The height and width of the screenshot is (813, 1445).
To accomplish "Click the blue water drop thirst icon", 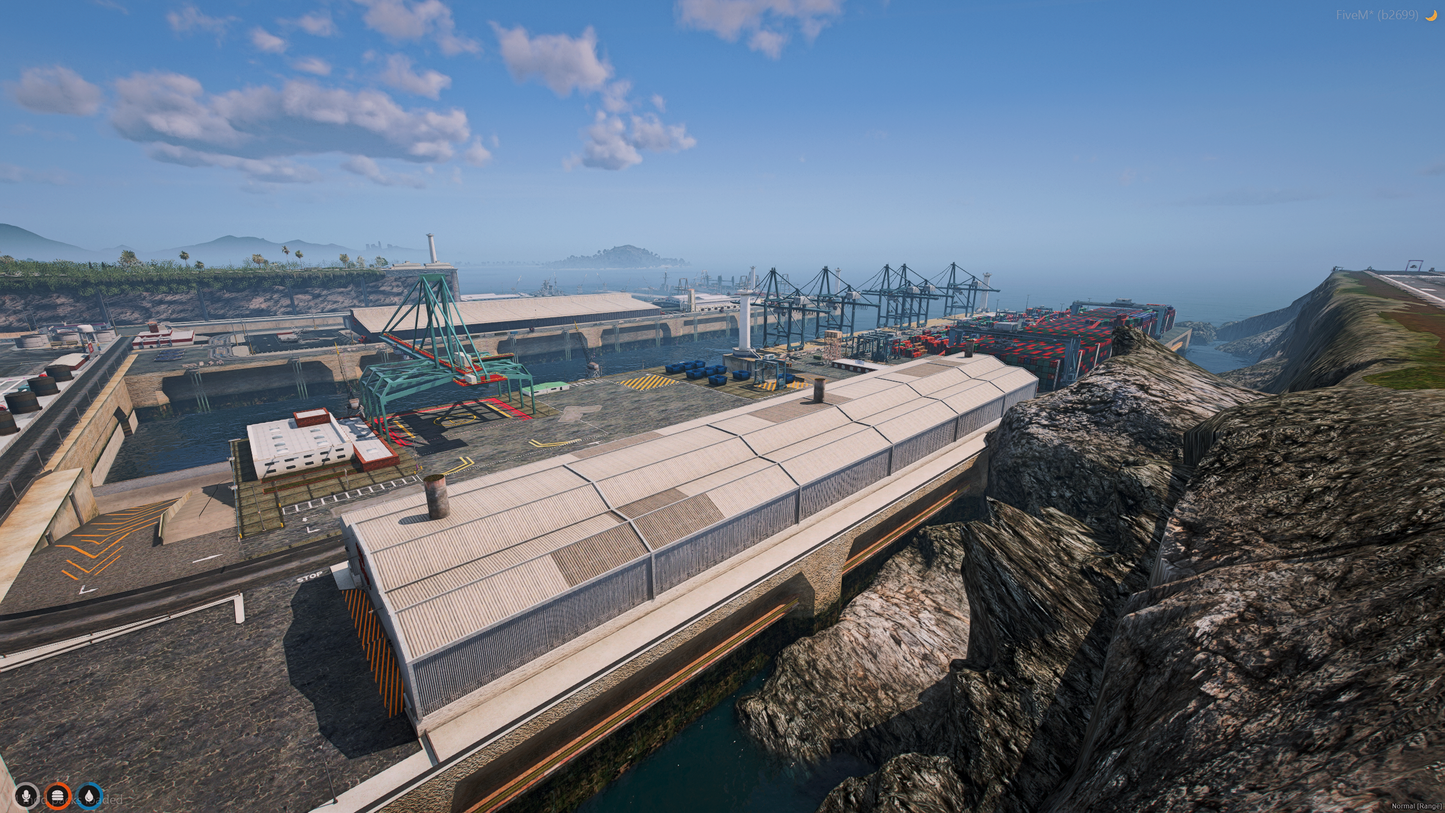I will [90, 795].
